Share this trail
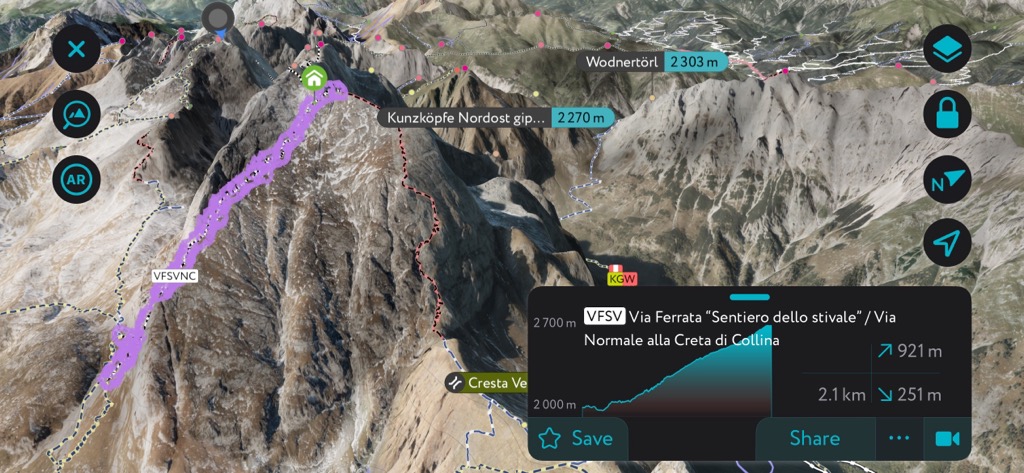 tap(814, 438)
